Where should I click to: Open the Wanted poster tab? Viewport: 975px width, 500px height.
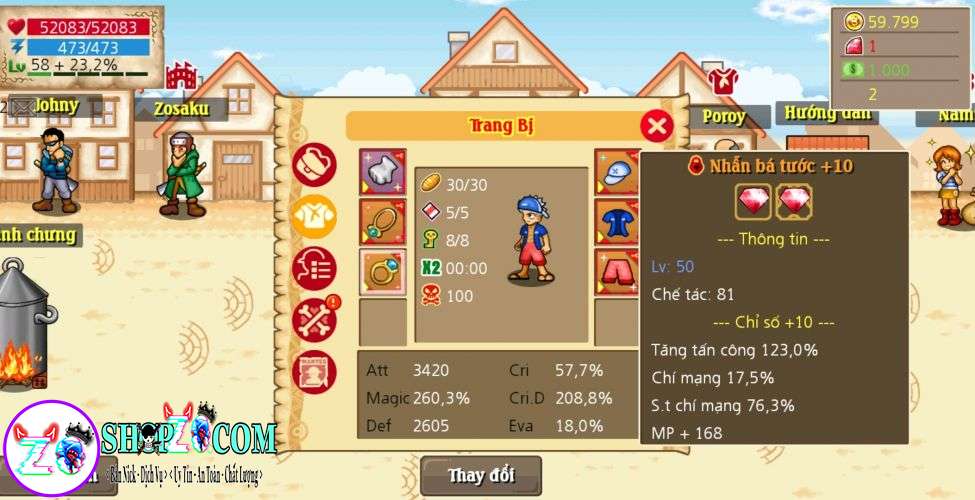pos(314,372)
